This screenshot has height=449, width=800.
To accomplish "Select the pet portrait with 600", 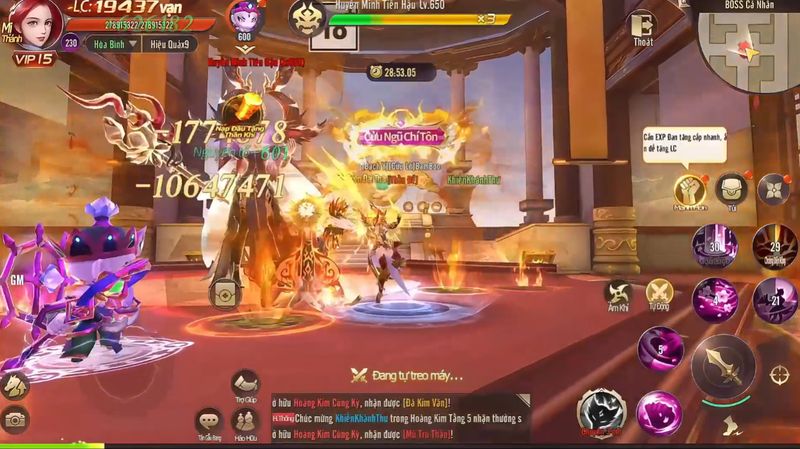I will [243, 18].
